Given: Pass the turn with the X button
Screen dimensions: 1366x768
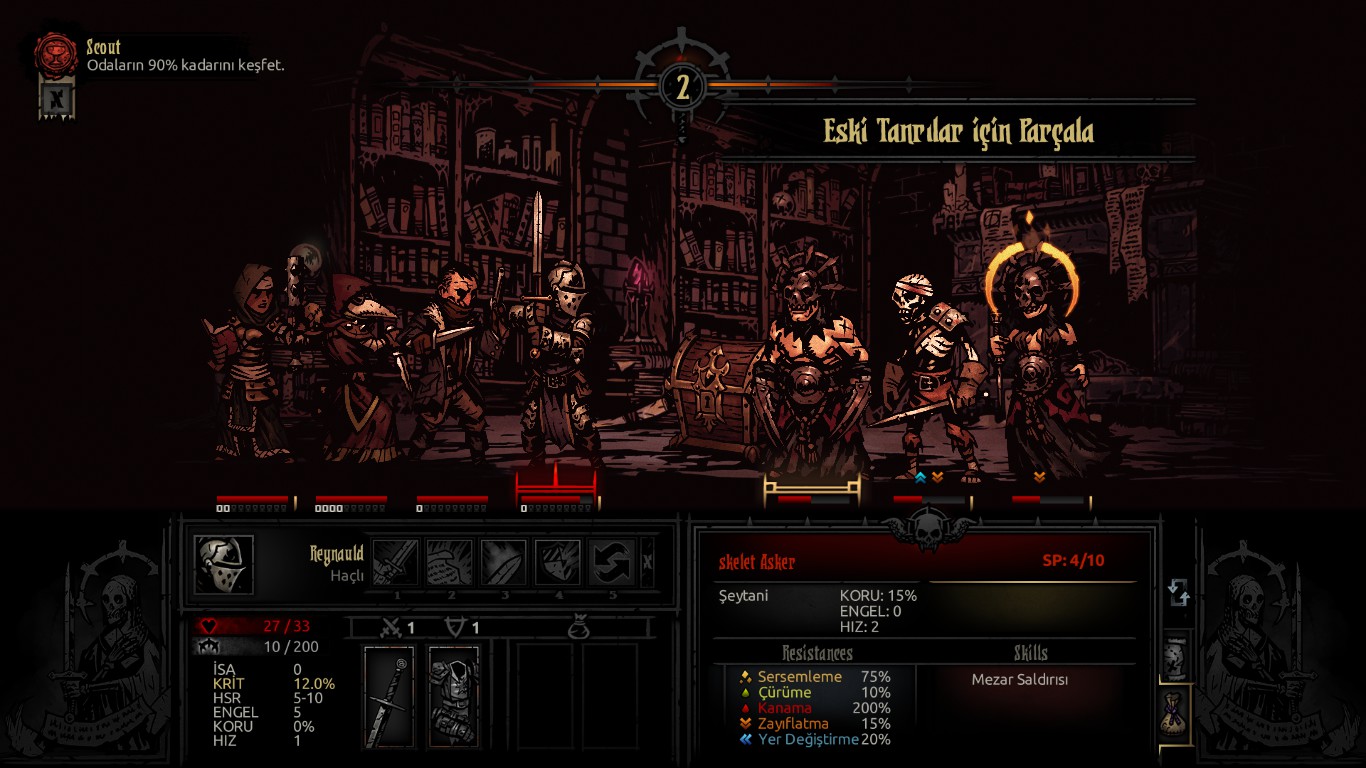Looking at the screenshot, I should (647, 562).
